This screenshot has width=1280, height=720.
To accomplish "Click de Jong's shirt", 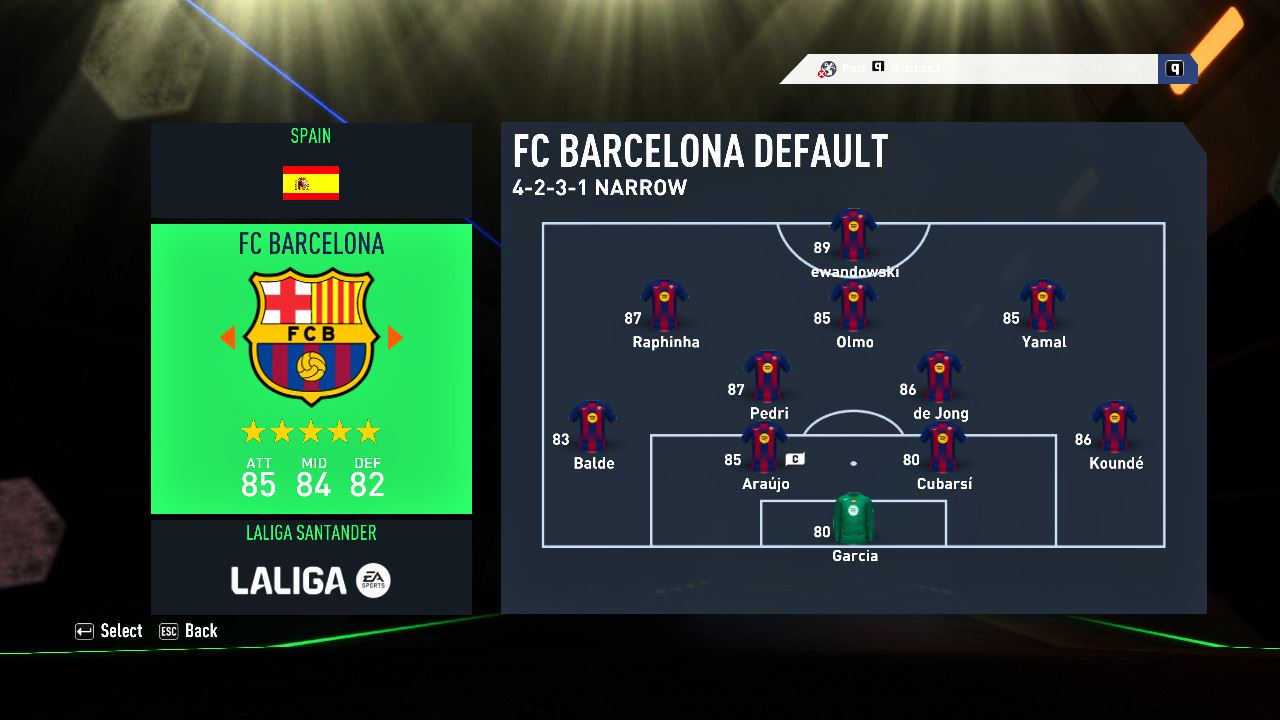I will click(939, 376).
